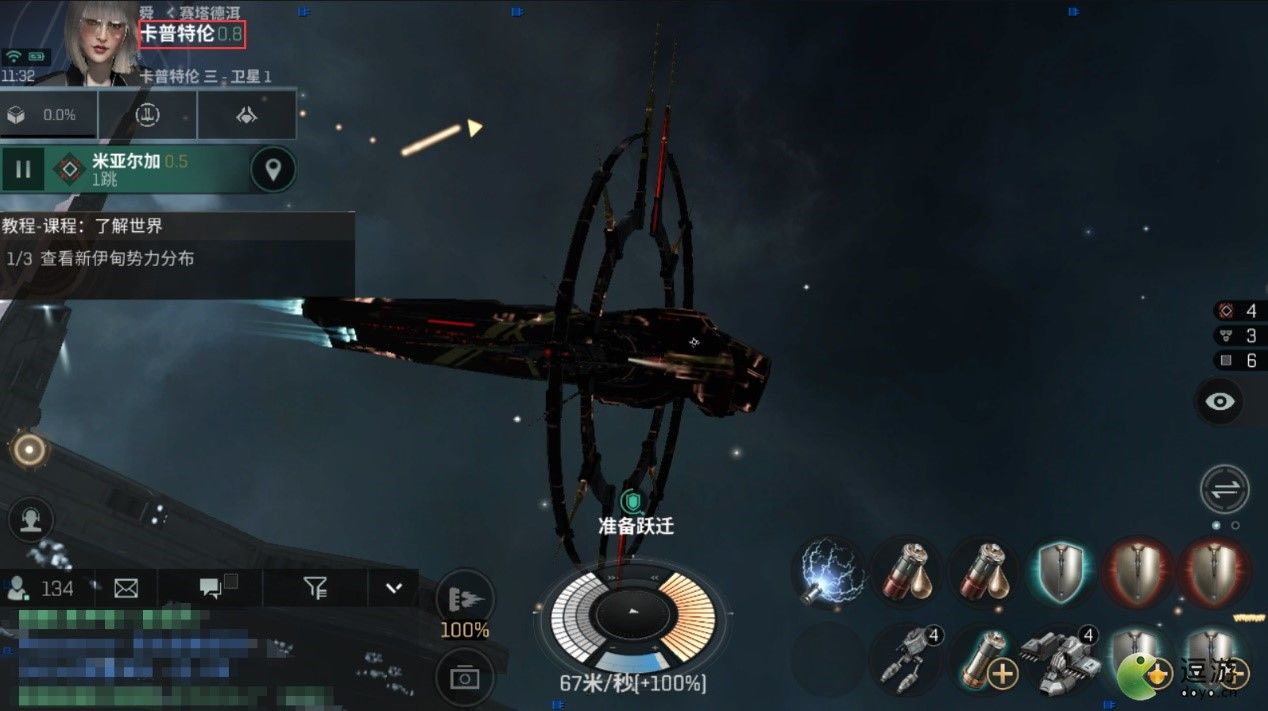Open the headset customer support icon
This screenshot has height=711, width=1268.
tap(30, 520)
